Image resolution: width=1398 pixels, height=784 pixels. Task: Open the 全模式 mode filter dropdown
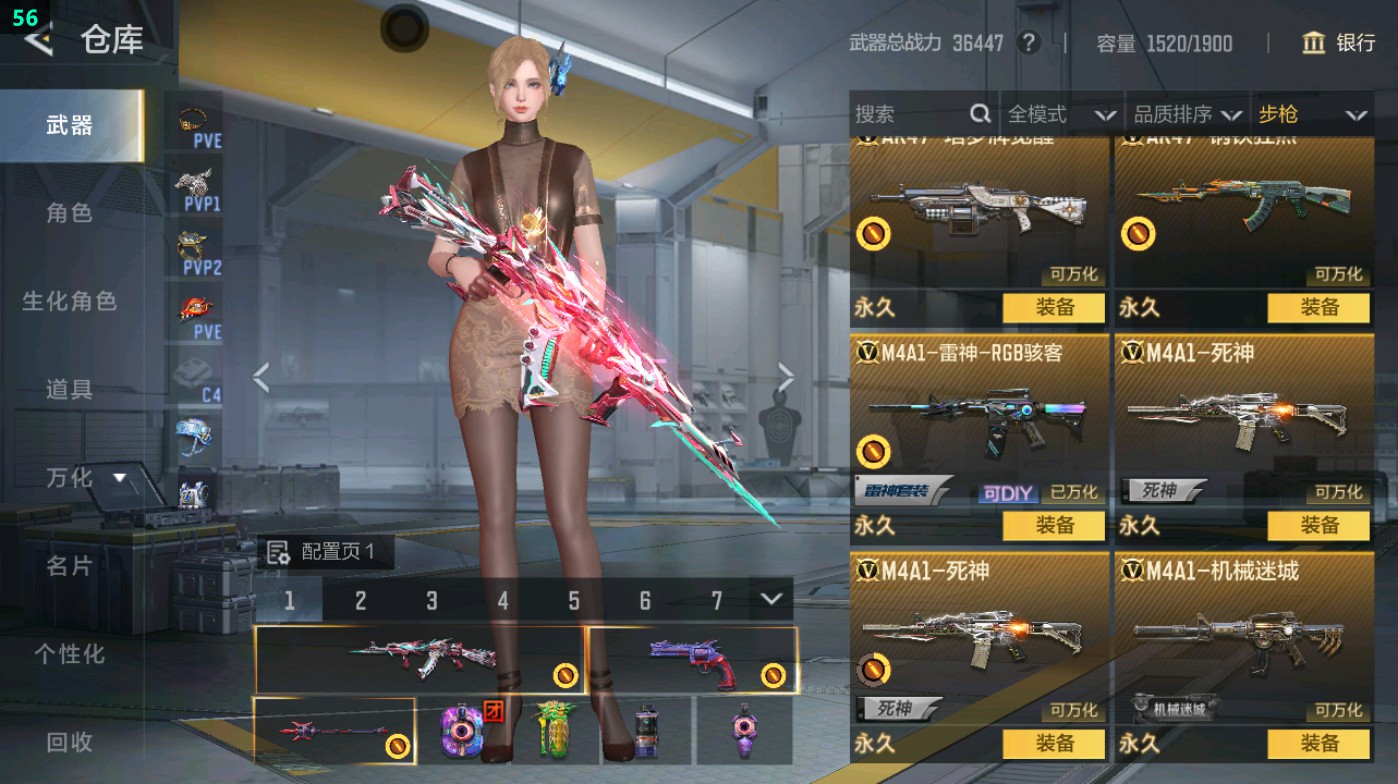tap(1061, 114)
